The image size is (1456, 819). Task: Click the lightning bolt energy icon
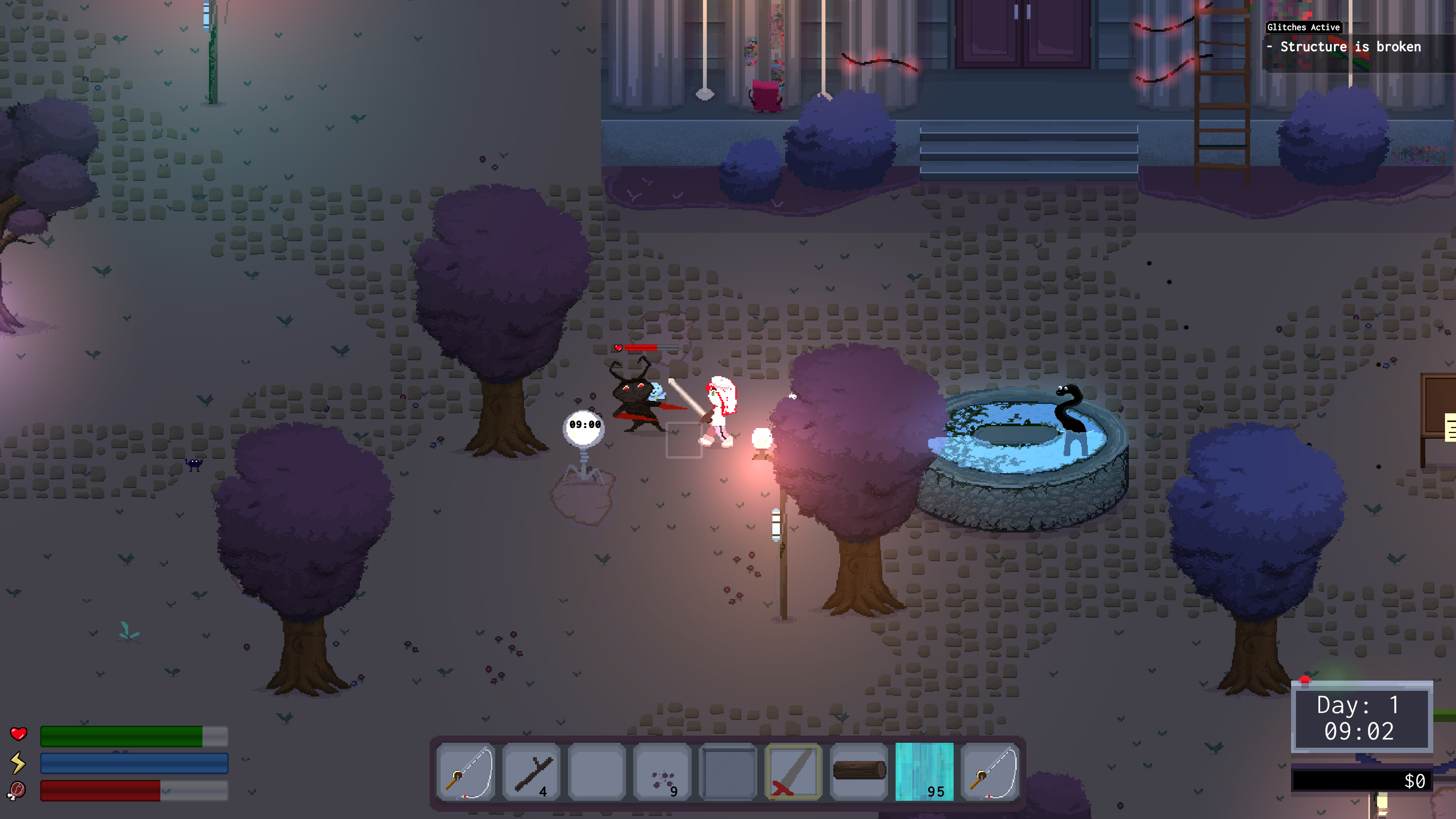click(19, 763)
